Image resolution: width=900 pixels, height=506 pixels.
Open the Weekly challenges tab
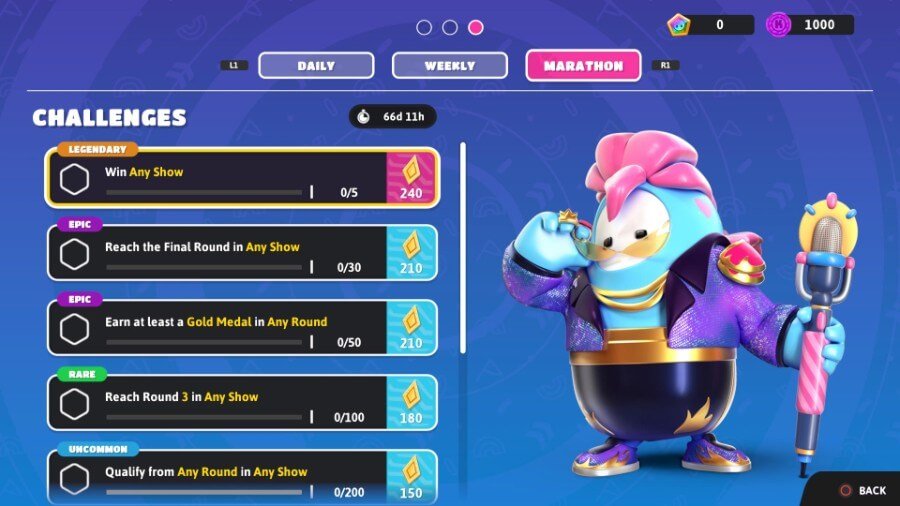(x=449, y=66)
